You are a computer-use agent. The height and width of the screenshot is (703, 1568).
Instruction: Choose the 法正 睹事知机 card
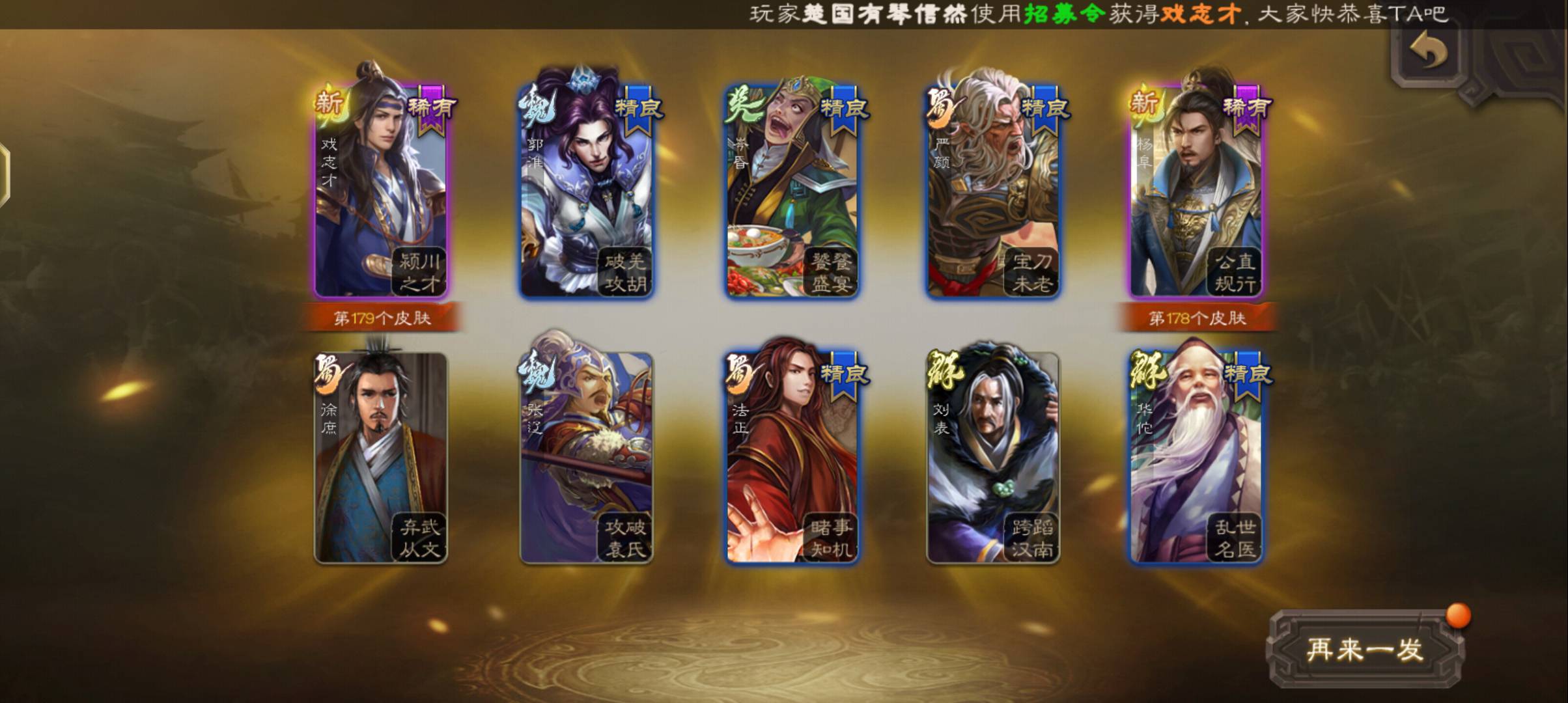[792, 459]
